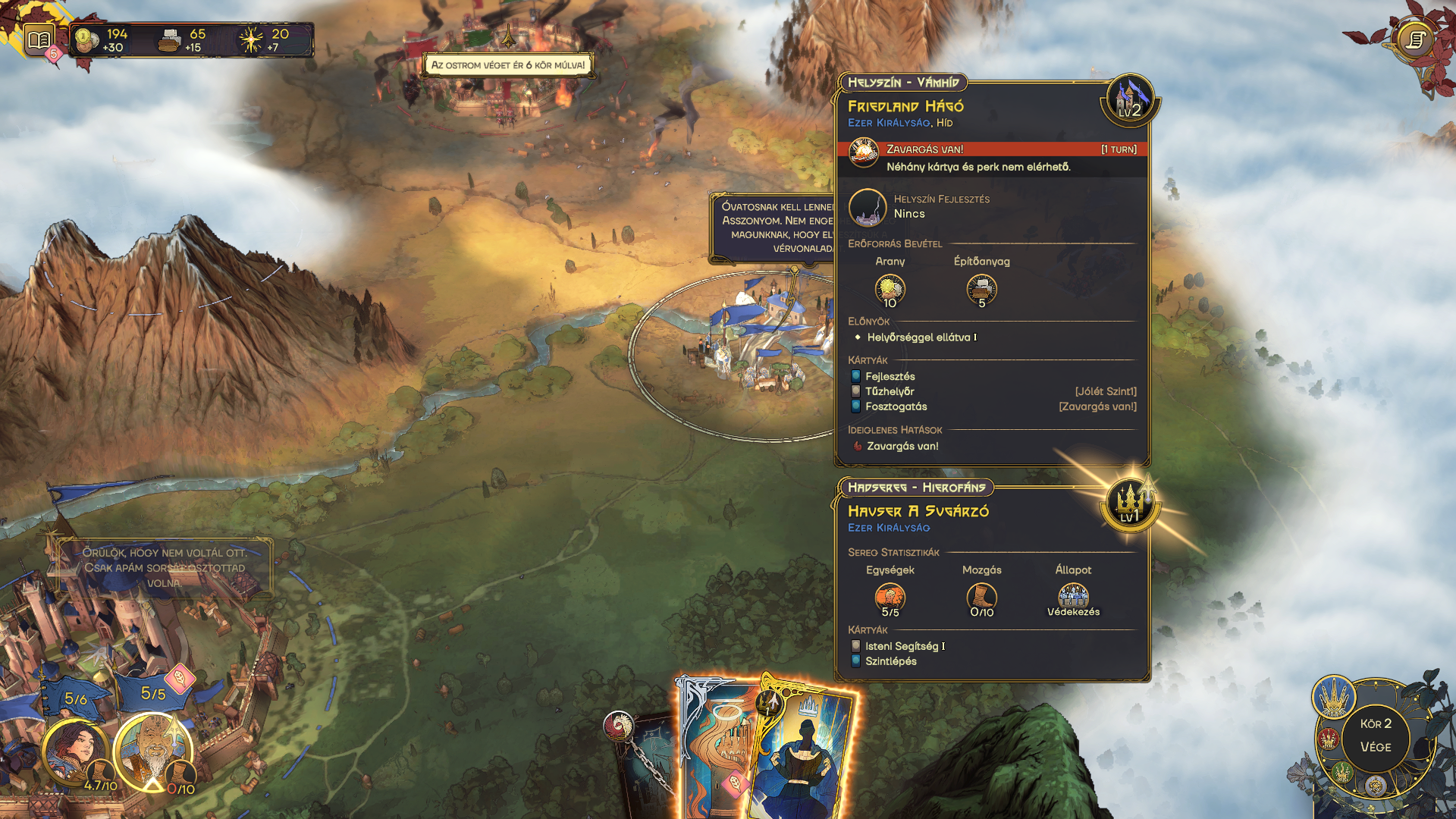End the turn with Kör 2 Vége
The height and width of the screenshot is (819, 1456).
(1375, 736)
